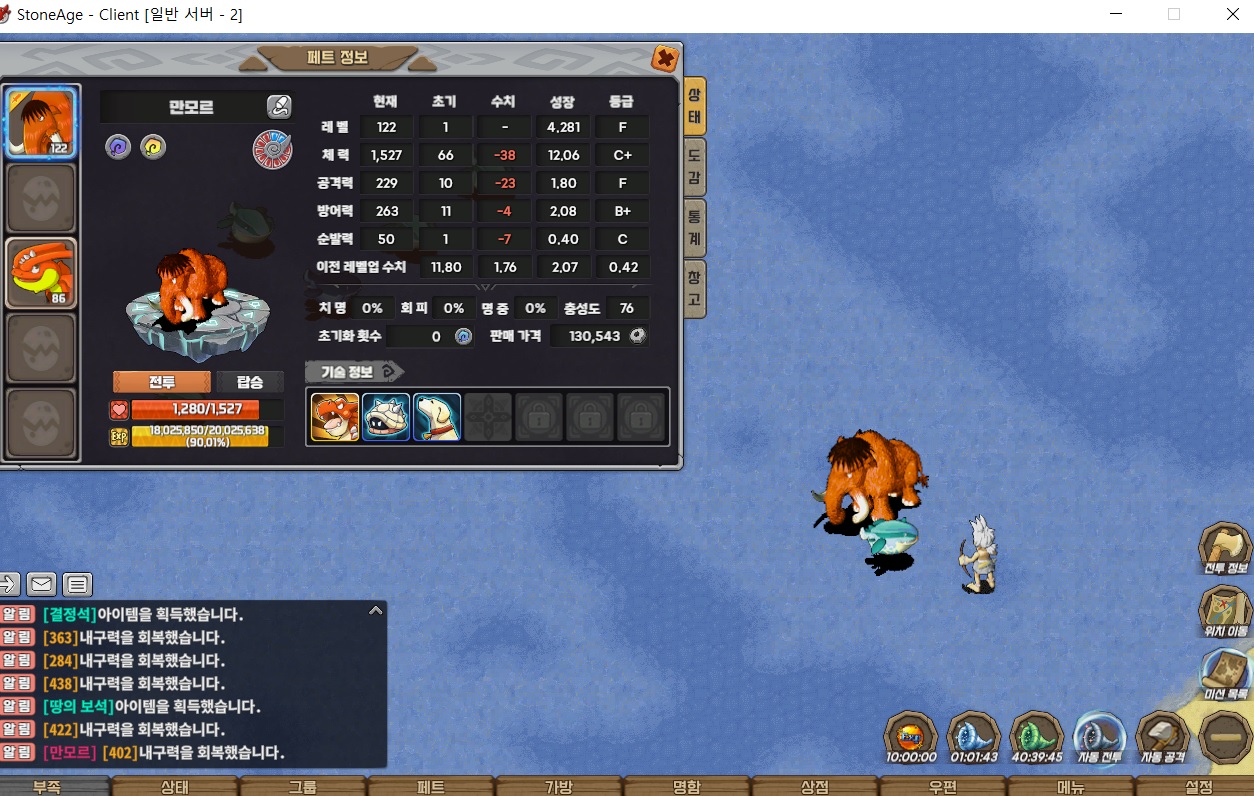Open the mail envelope button above chat

(41, 584)
